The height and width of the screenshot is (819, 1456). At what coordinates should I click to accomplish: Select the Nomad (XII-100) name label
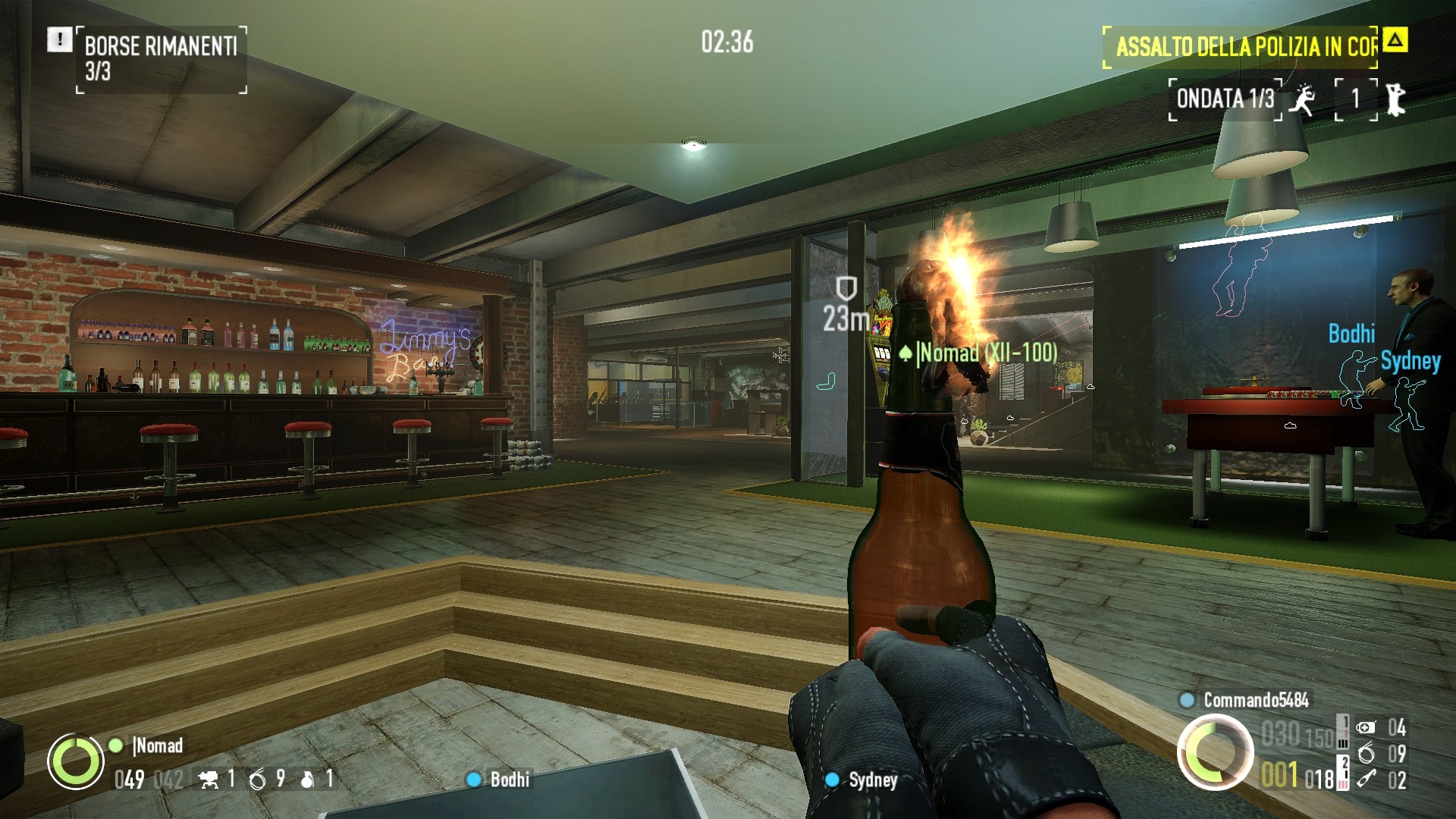986,353
